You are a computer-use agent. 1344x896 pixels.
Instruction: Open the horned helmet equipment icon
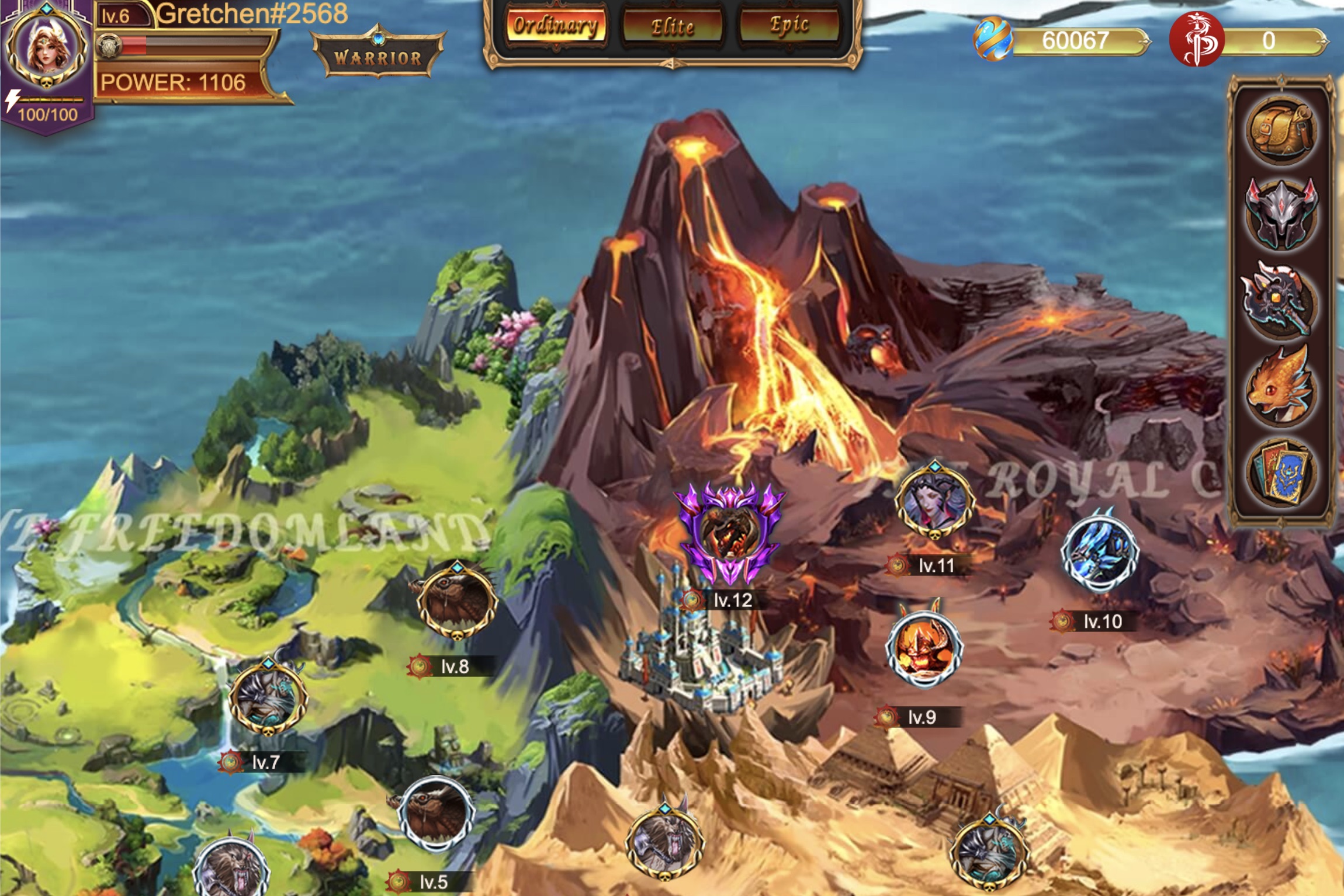[1281, 214]
